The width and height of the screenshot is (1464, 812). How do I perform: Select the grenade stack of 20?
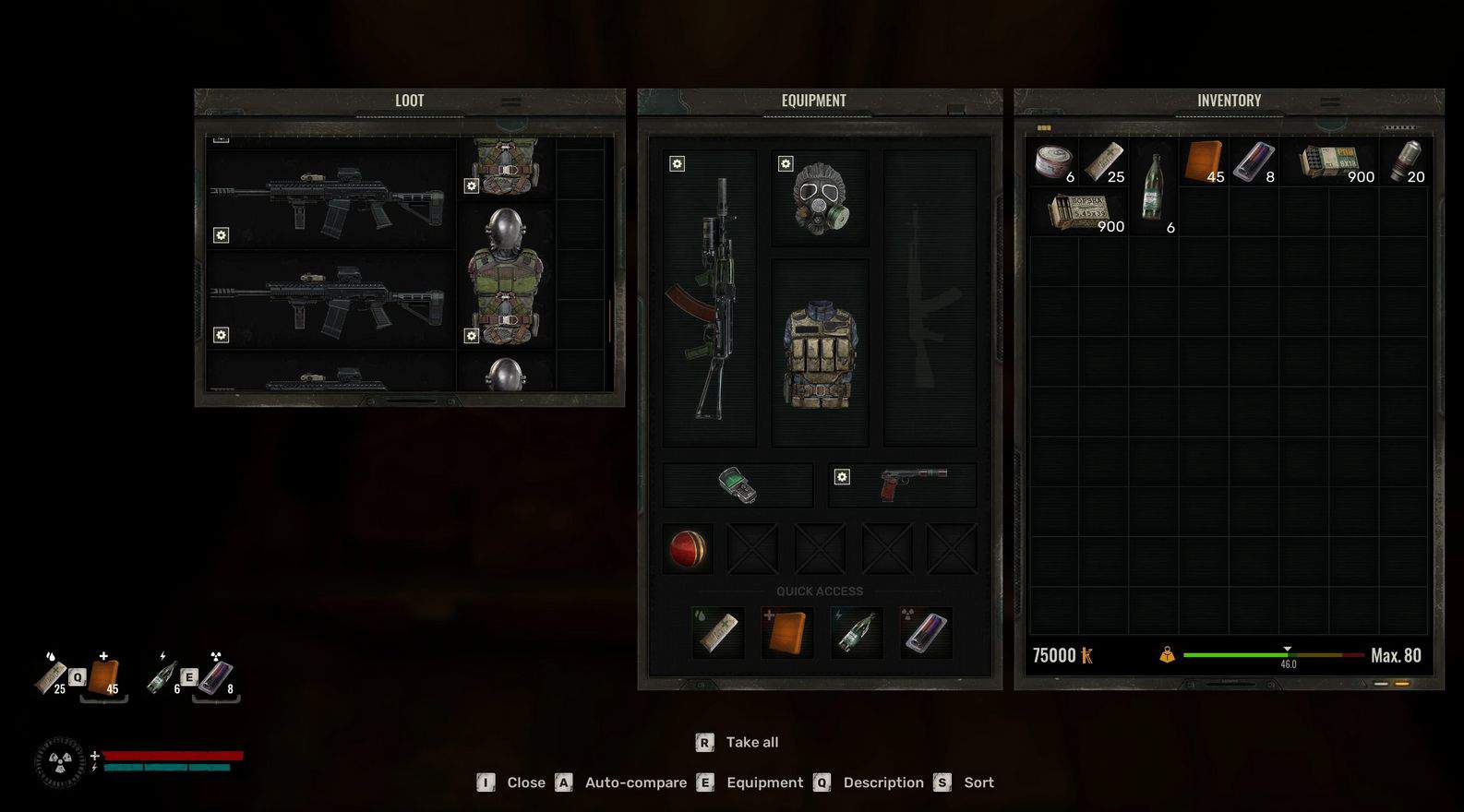pos(1404,163)
